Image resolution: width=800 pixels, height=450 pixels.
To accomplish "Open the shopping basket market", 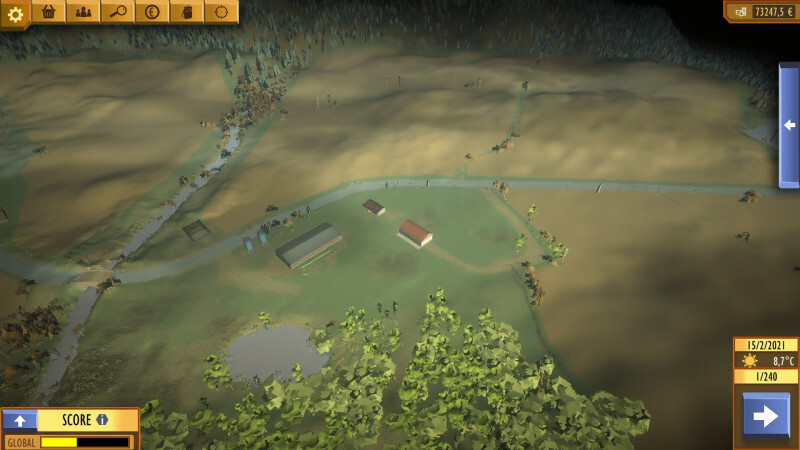I will [48, 12].
